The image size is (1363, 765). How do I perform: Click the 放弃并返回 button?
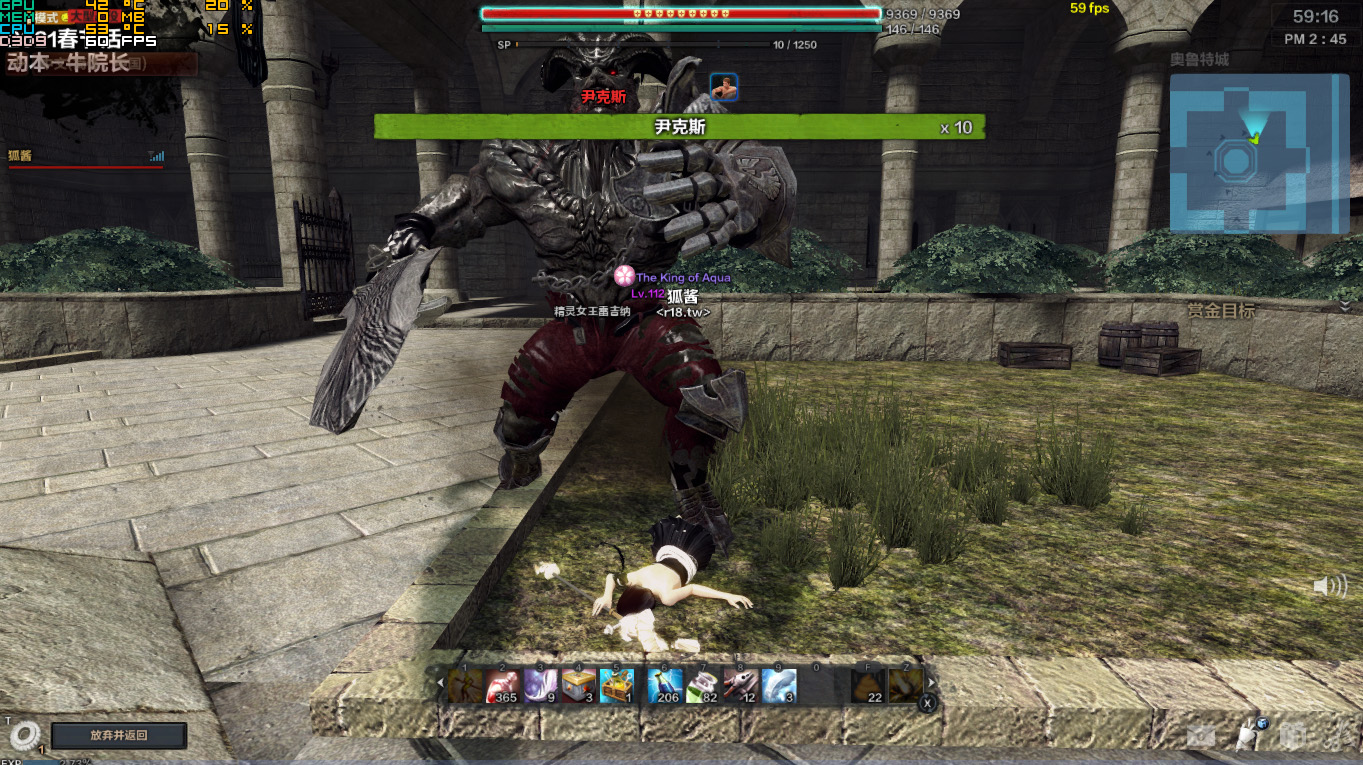click(x=119, y=735)
